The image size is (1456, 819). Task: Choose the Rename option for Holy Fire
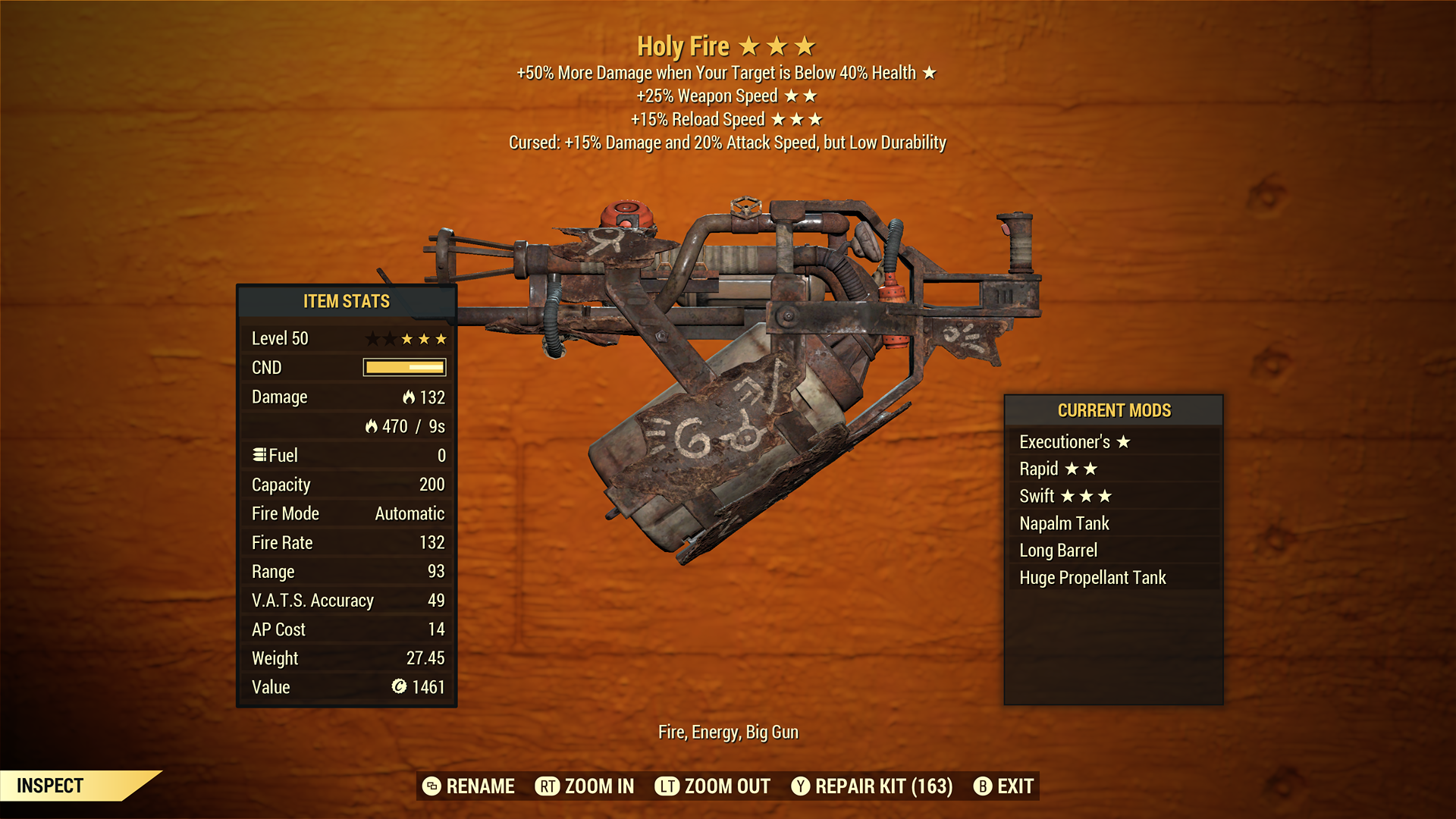(469, 786)
